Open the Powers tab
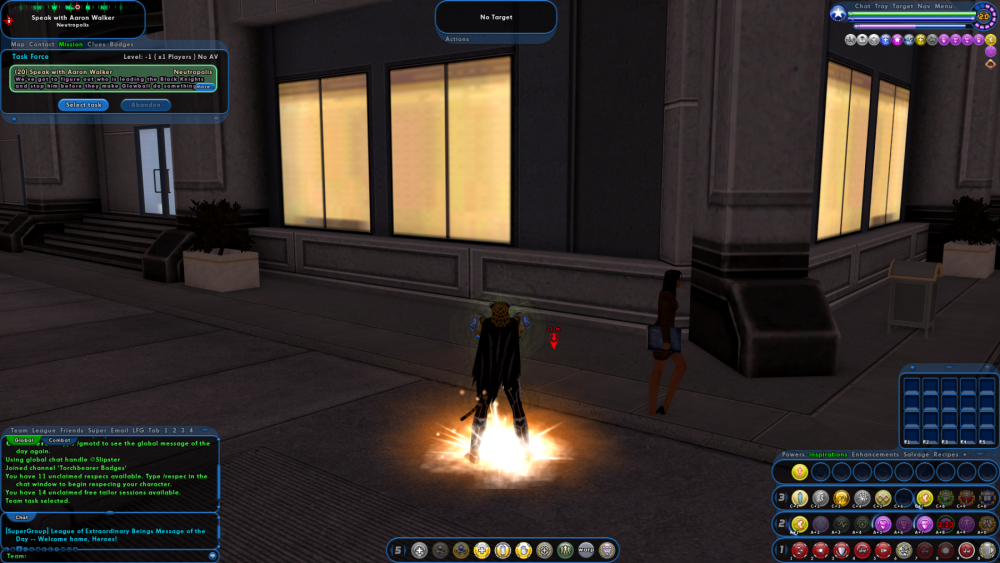 pyautogui.click(x=793, y=454)
